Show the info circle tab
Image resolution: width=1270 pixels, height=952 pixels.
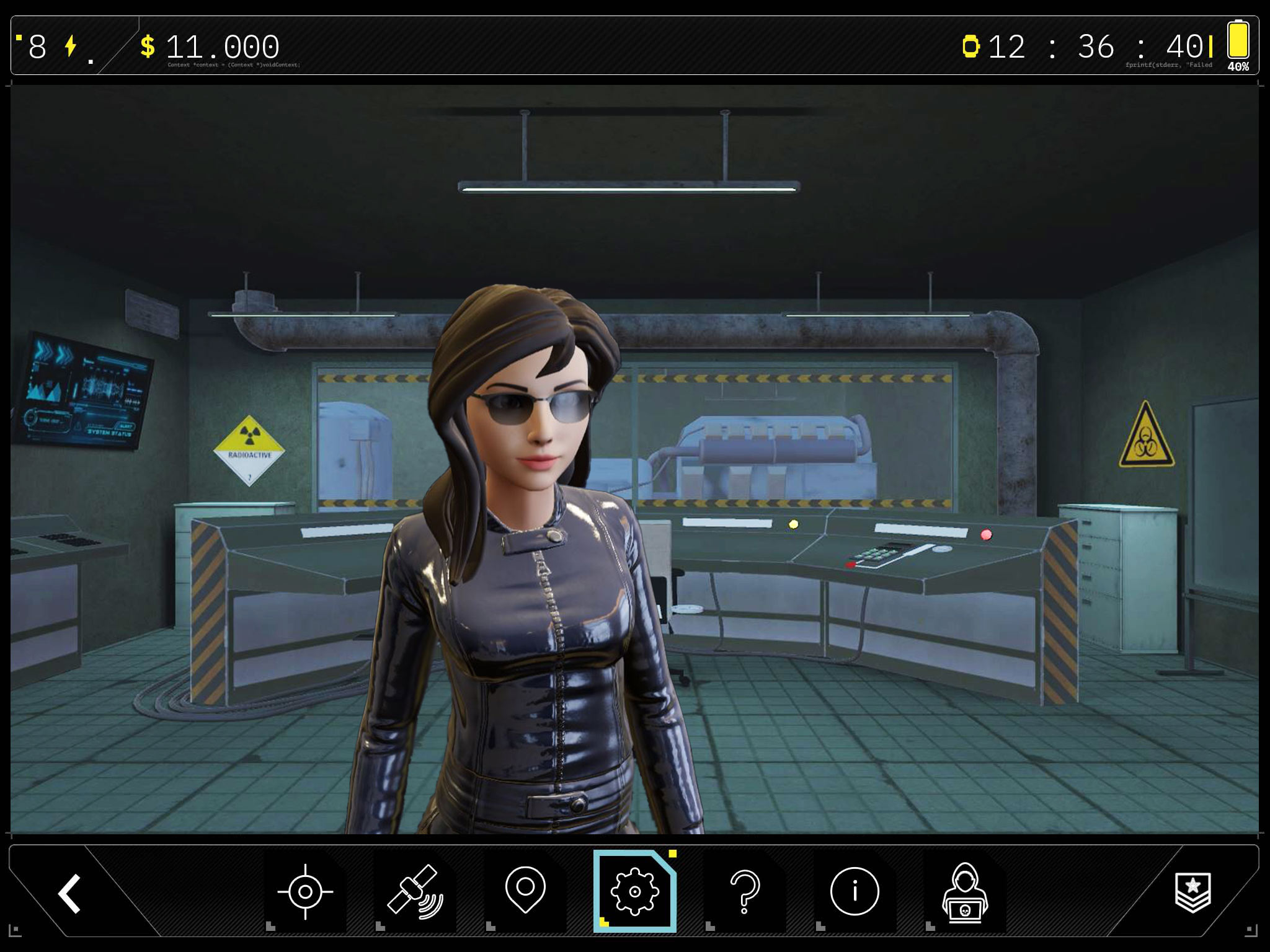(x=855, y=891)
